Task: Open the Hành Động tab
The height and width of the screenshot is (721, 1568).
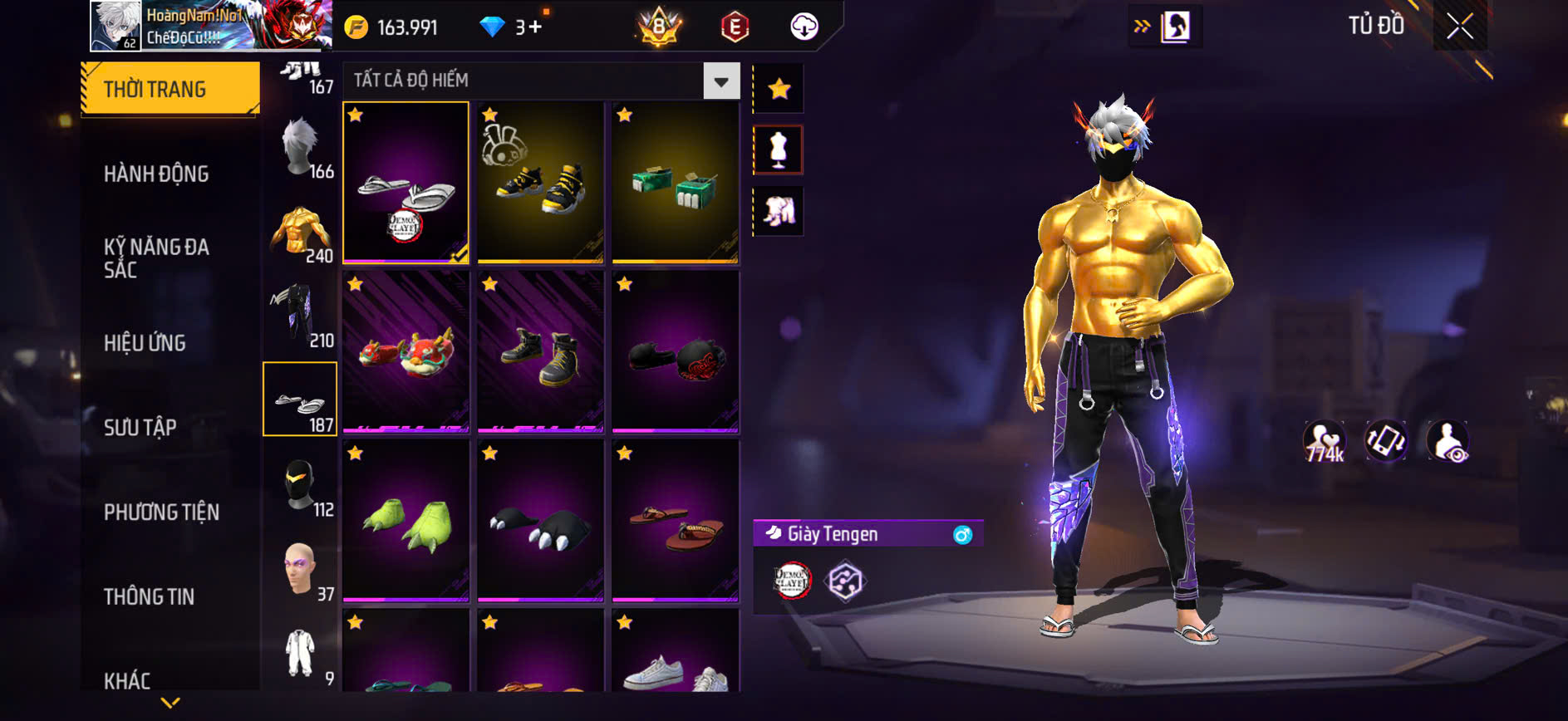Action: click(x=156, y=174)
